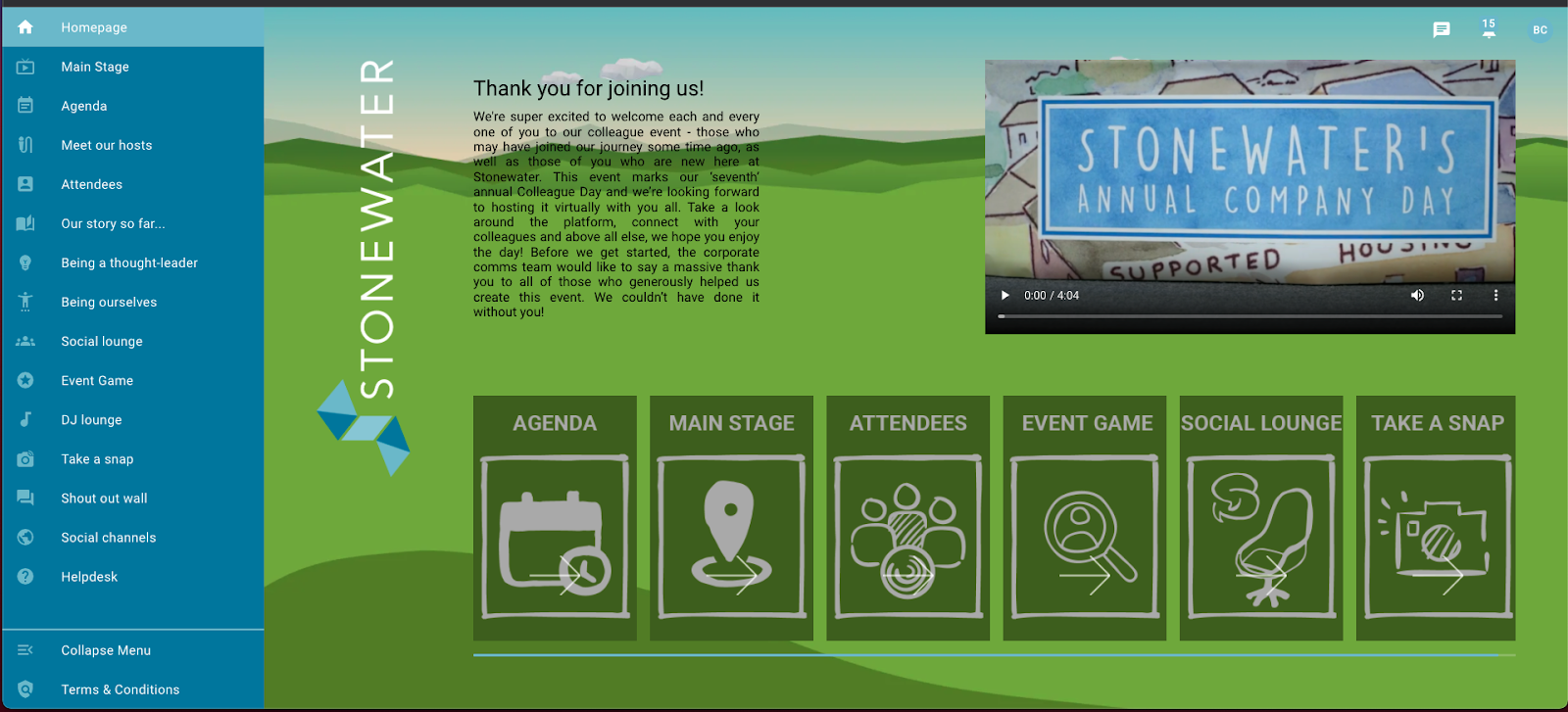Screen dimensions: 1568x712
Task: Enter the SOCIAL LOUNGE tile
Action: click(1260, 519)
